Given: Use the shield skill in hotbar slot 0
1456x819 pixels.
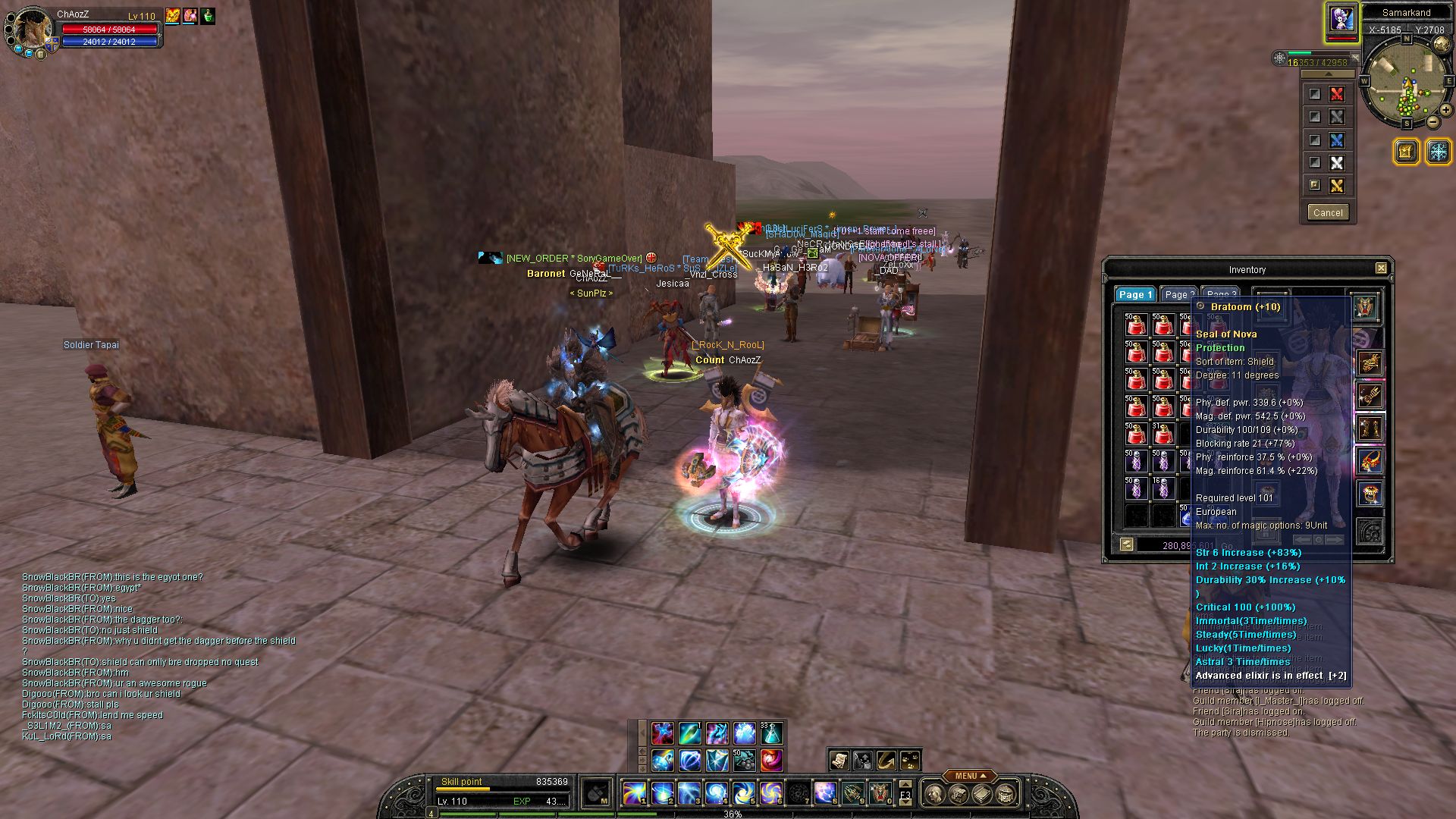Looking at the screenshot, I should pyautogui.click(x=880, y=793).
